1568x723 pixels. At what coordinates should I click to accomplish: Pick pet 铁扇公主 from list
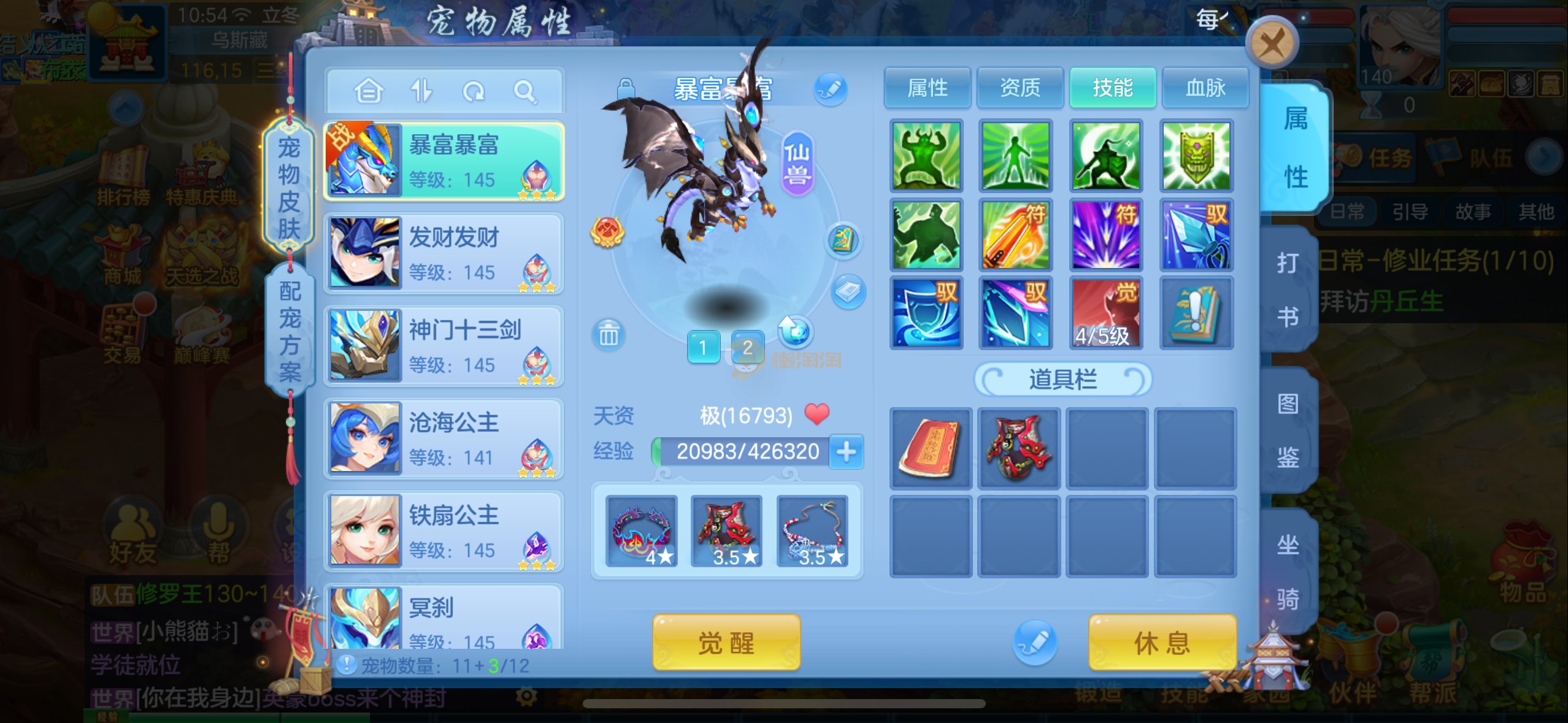(x=444, y=531)
